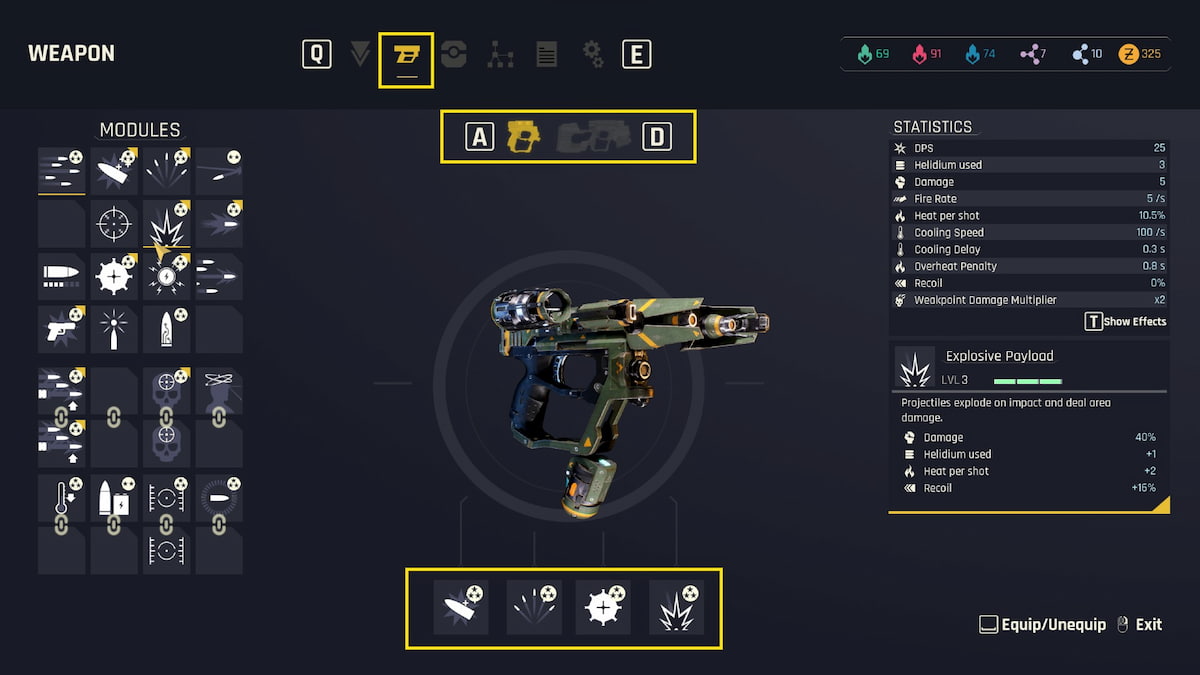Select the lightning burst module

pyautogui.click(x=166, y=277)
